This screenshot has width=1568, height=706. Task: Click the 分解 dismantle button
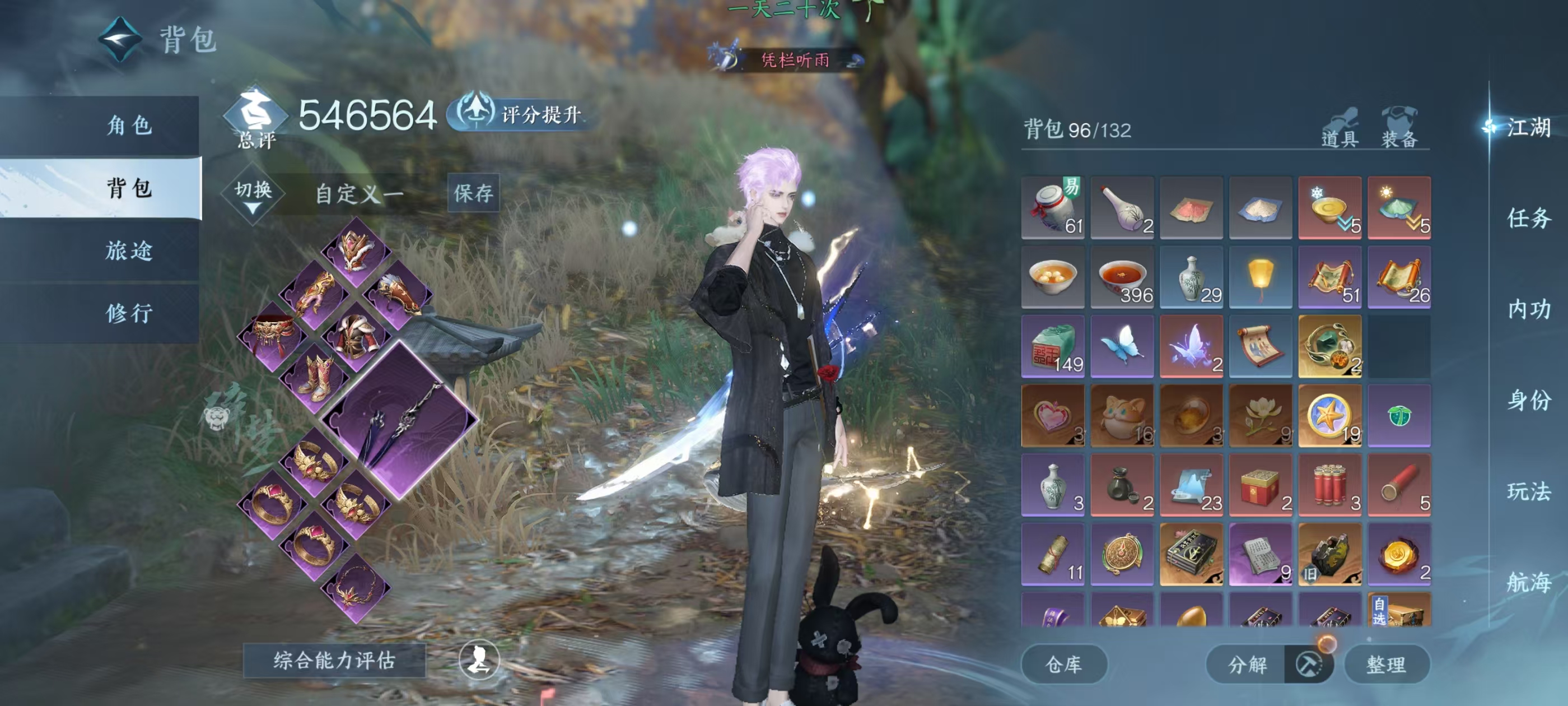(1247, 664)
